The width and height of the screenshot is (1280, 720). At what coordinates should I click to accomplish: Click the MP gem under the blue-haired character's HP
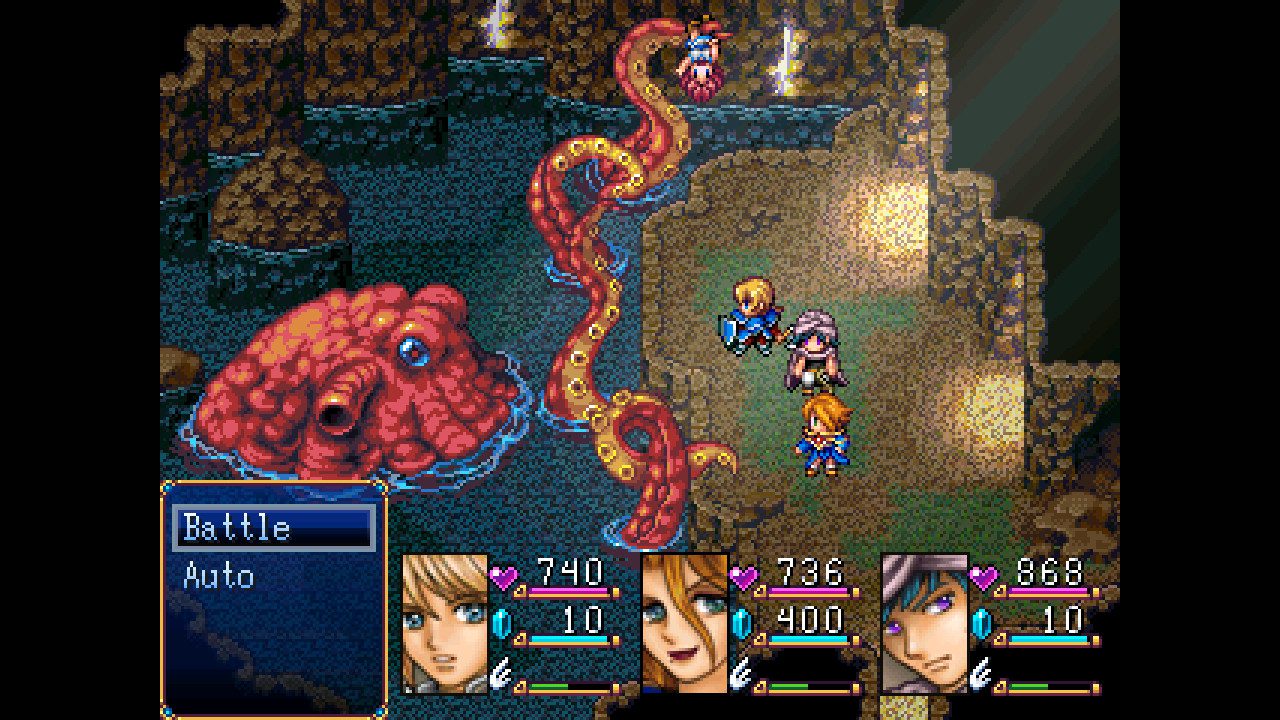(984, 624)
